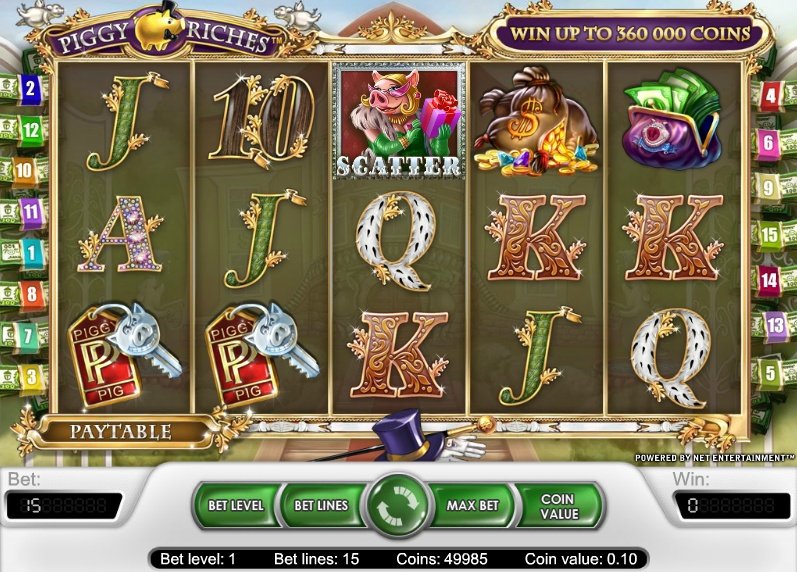Select the Max Bet button
The image size is (797, 572).
[x=474, y=506]
